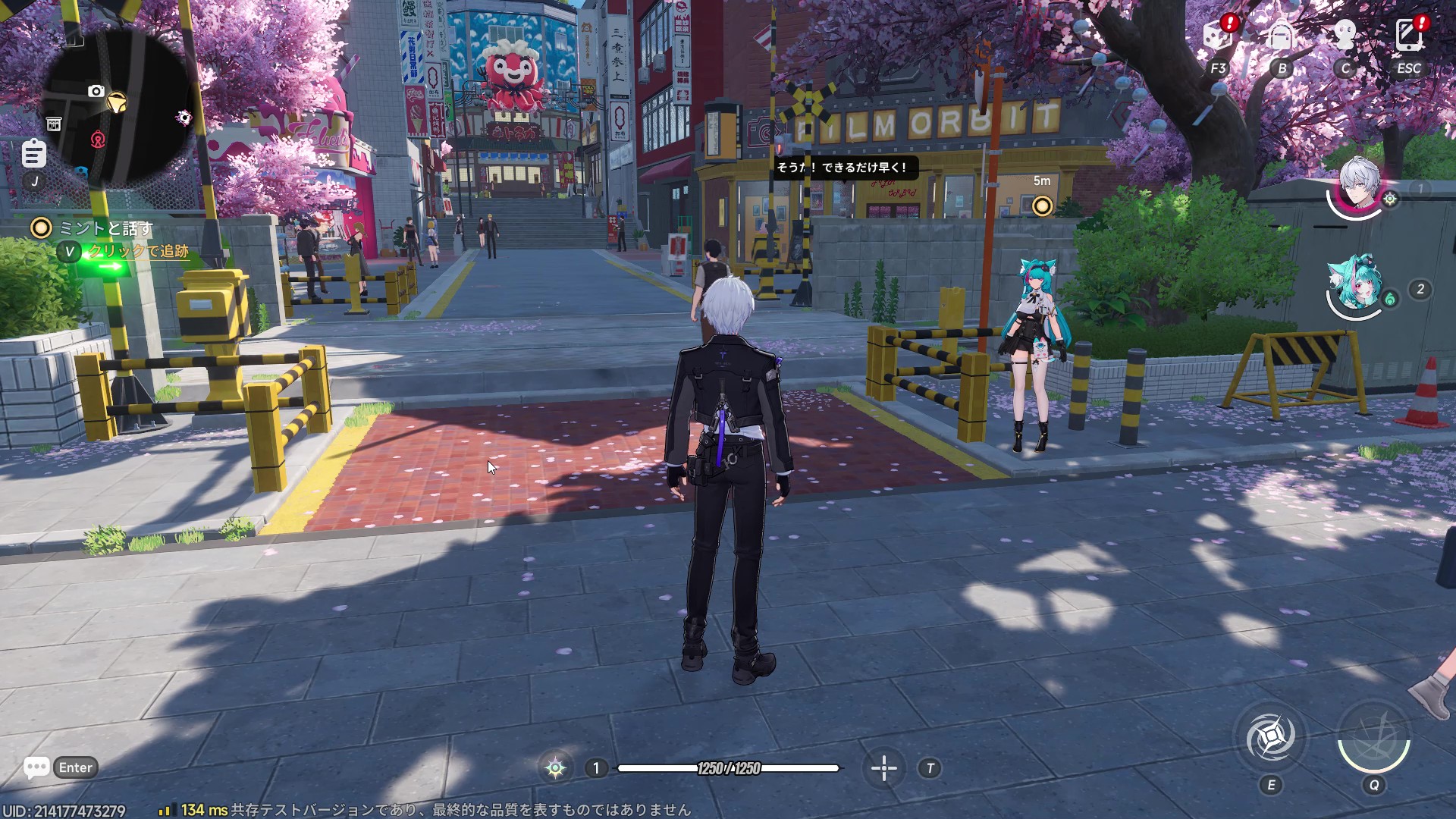Open the chat speech bubble

36,767
